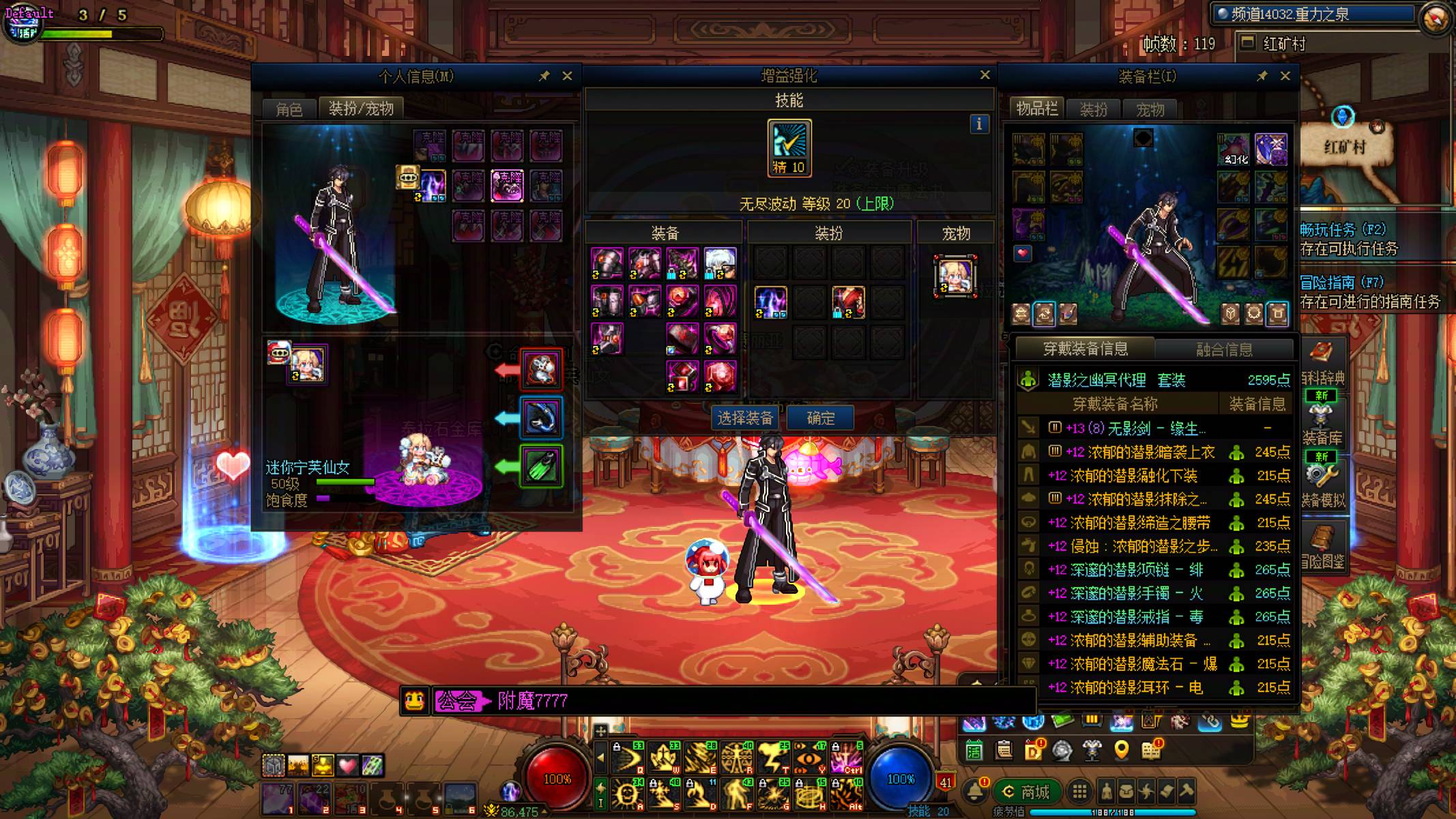Close the 个人信息 window

(x=567, y=76)
